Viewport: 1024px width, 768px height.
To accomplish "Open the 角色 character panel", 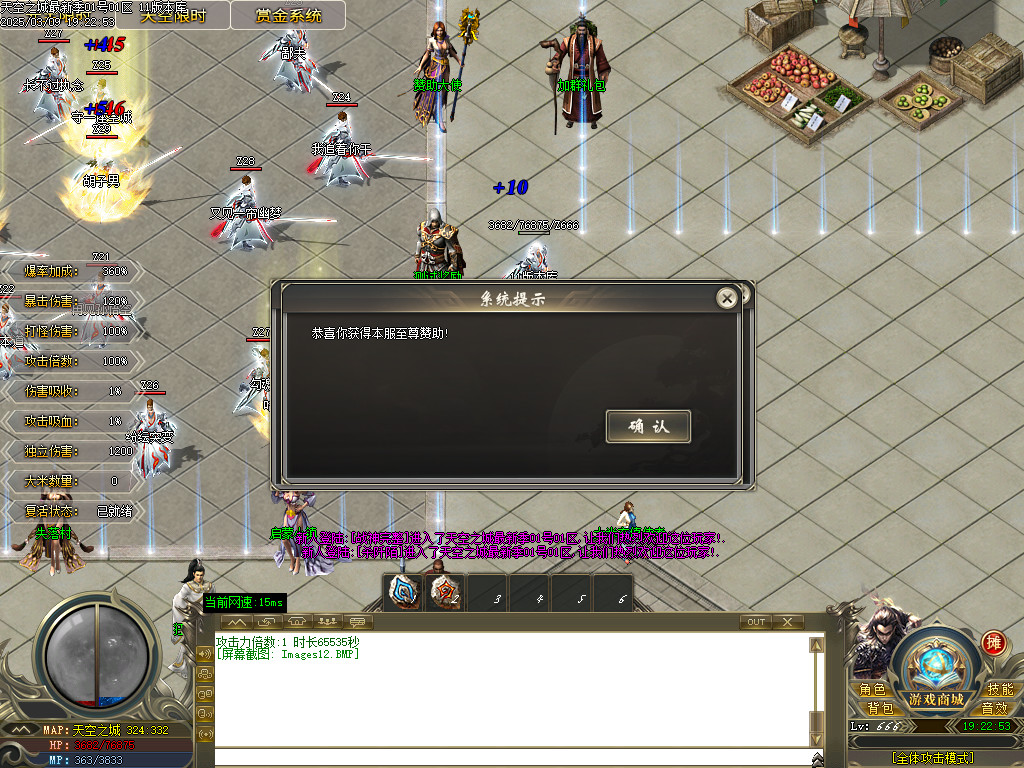I will (872, 689).
